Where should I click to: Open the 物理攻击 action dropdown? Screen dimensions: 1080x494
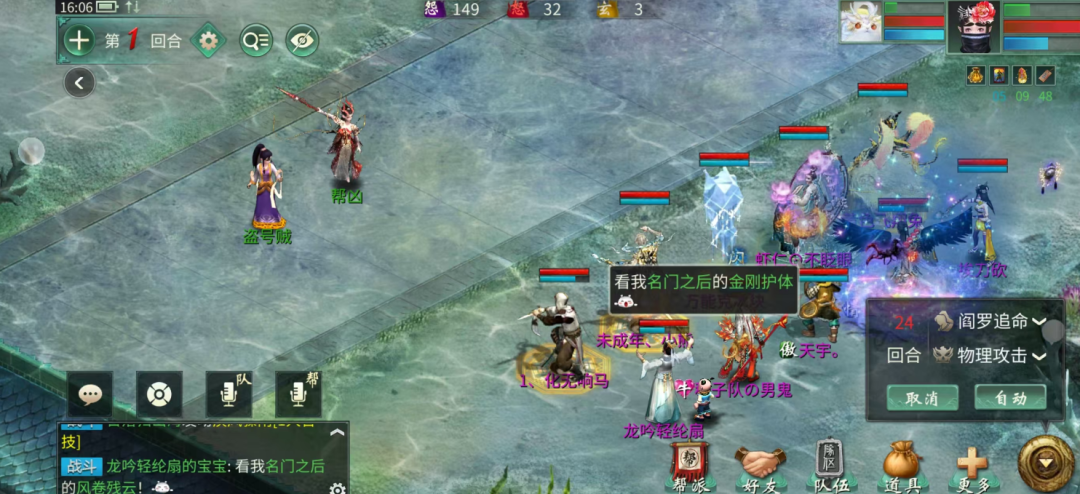[x=990, y=356]
